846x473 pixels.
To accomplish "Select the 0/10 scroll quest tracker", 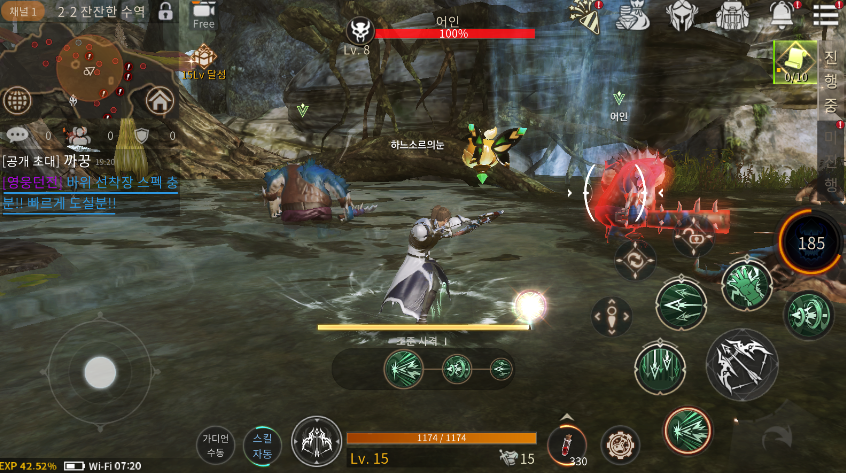I will tap(796, 62).
